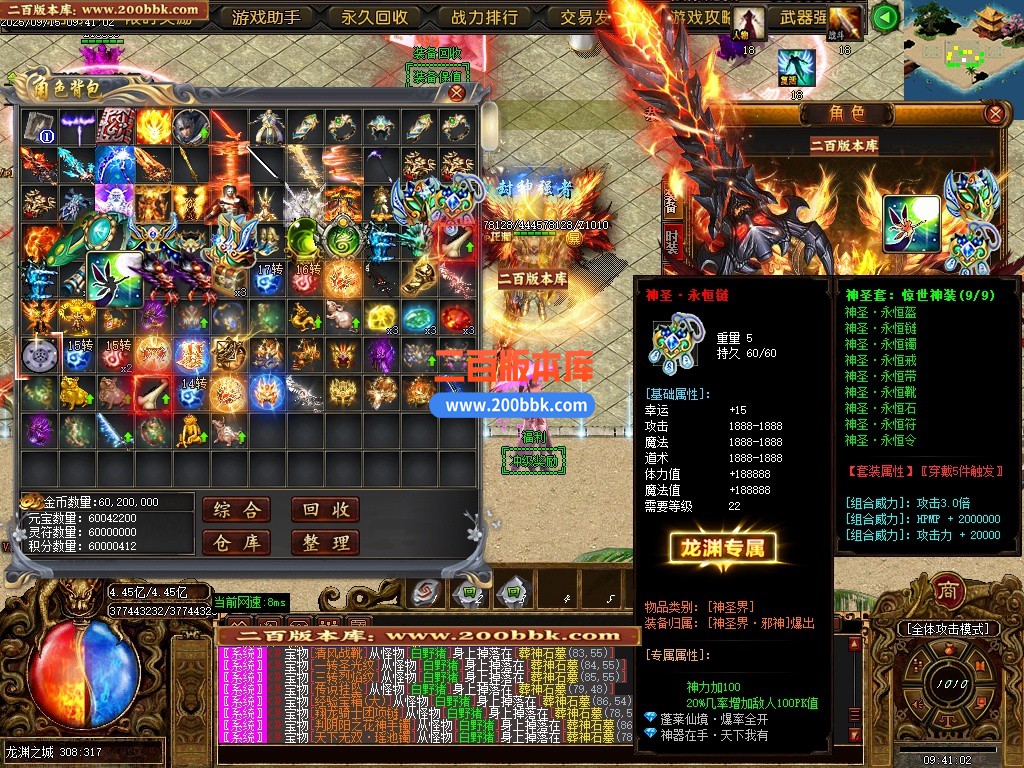Open the 仓库 warehouse
The width and height of the screenshot is (1024, 768).
pyautogui.click(x=236, y=543)
